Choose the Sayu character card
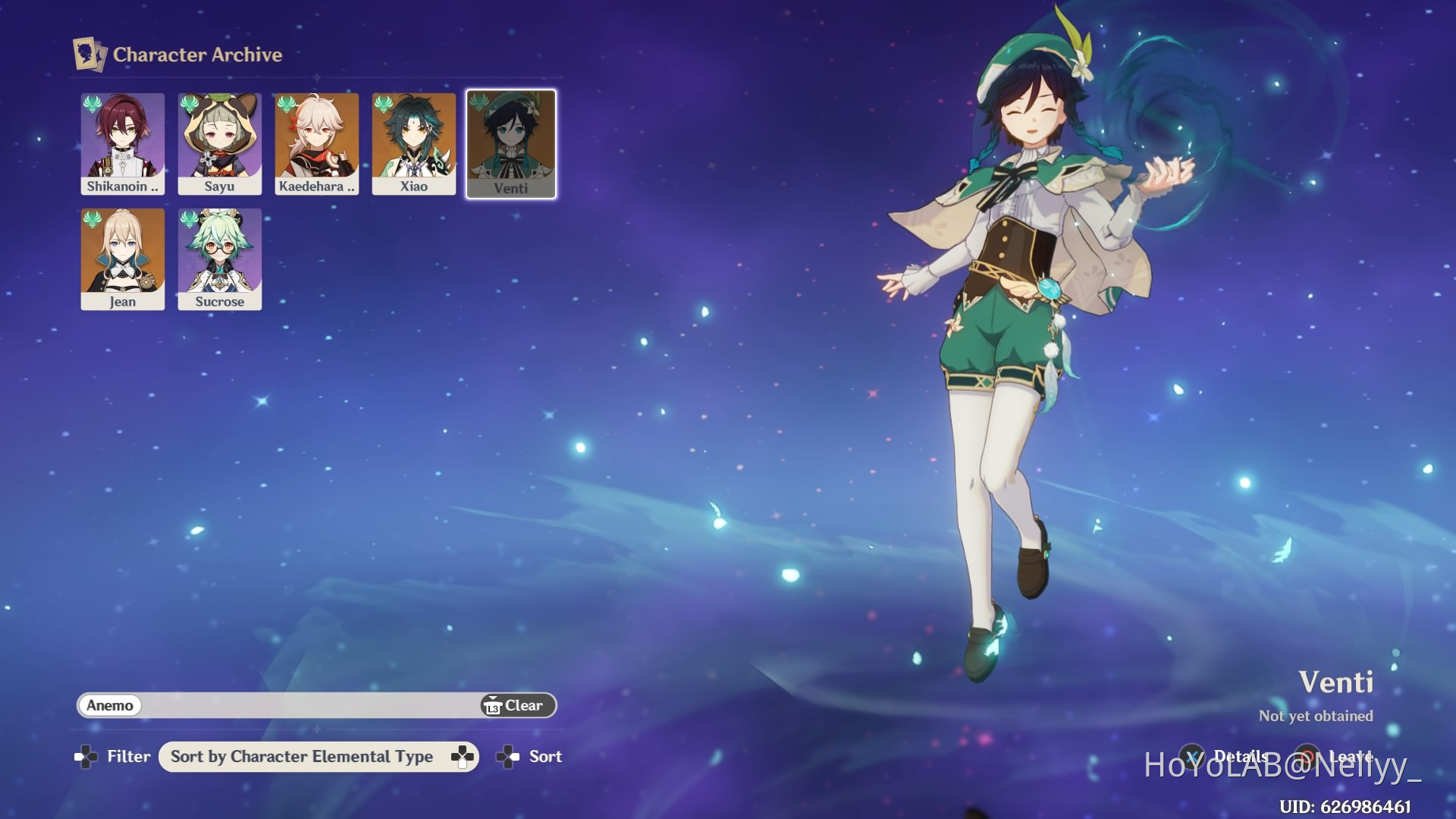This screenshot has height=819, width=1456. coord(220,144)
